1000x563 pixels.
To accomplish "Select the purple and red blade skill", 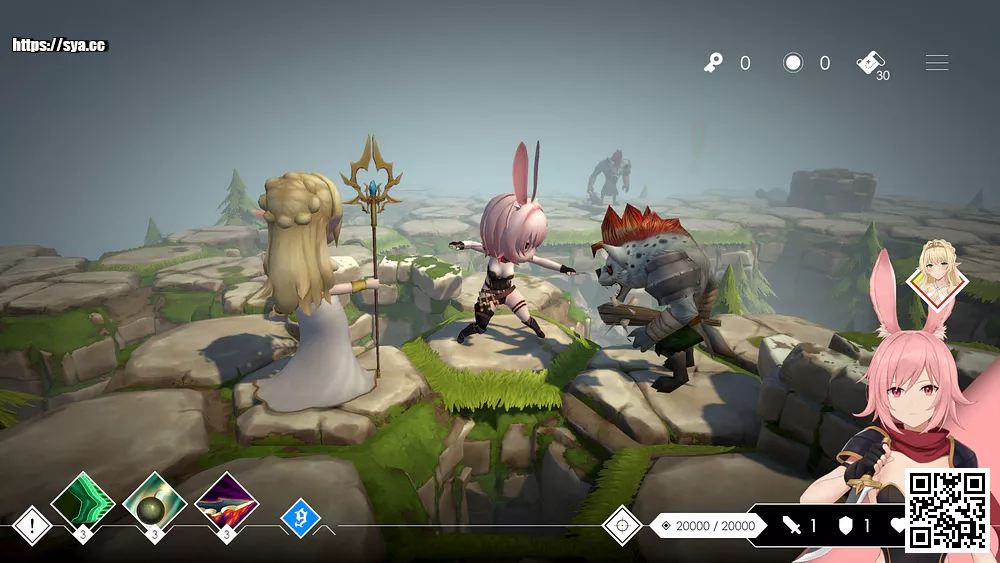I will point(227,502).
